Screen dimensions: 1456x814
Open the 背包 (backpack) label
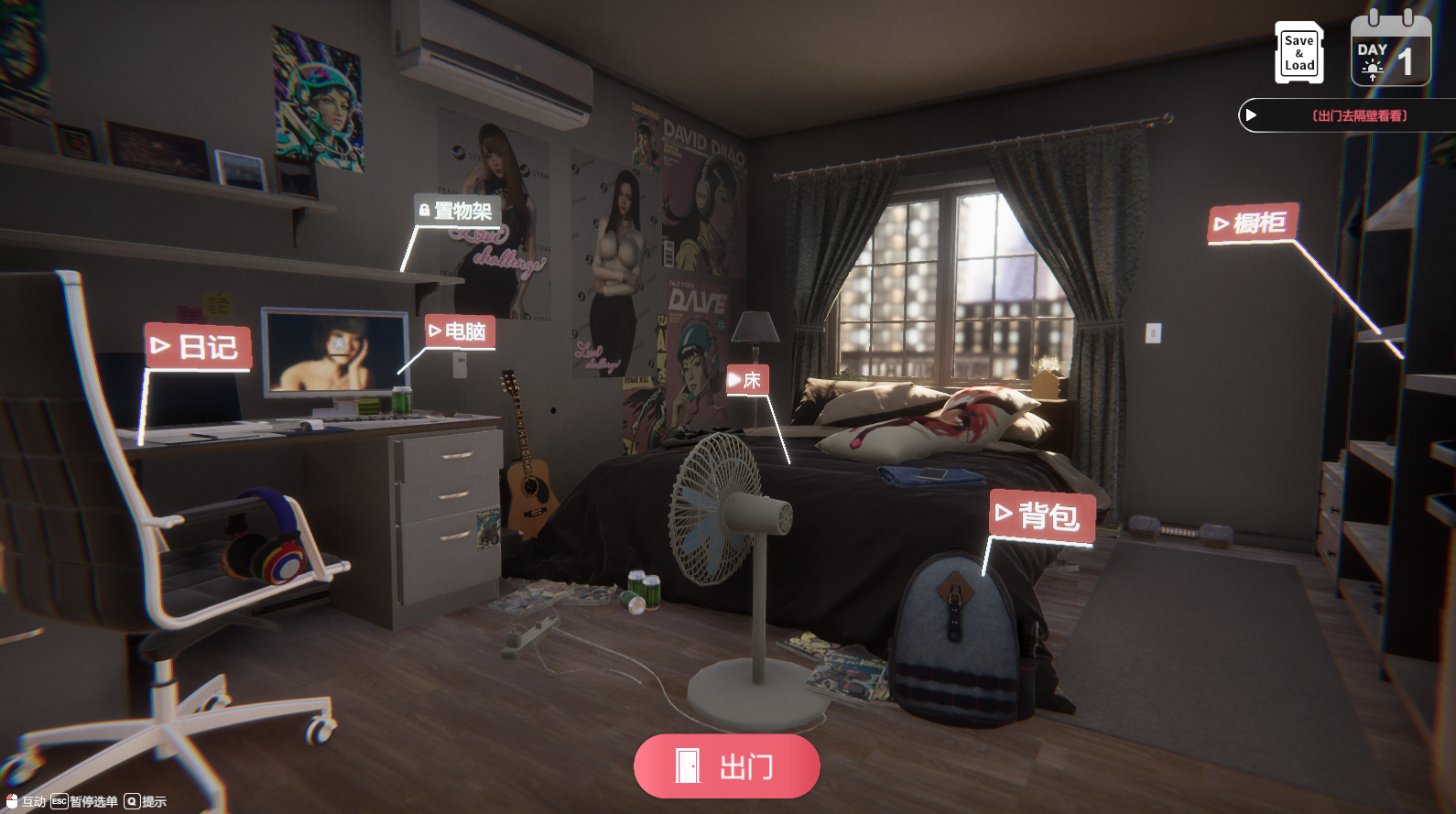tap(1041, 516)
